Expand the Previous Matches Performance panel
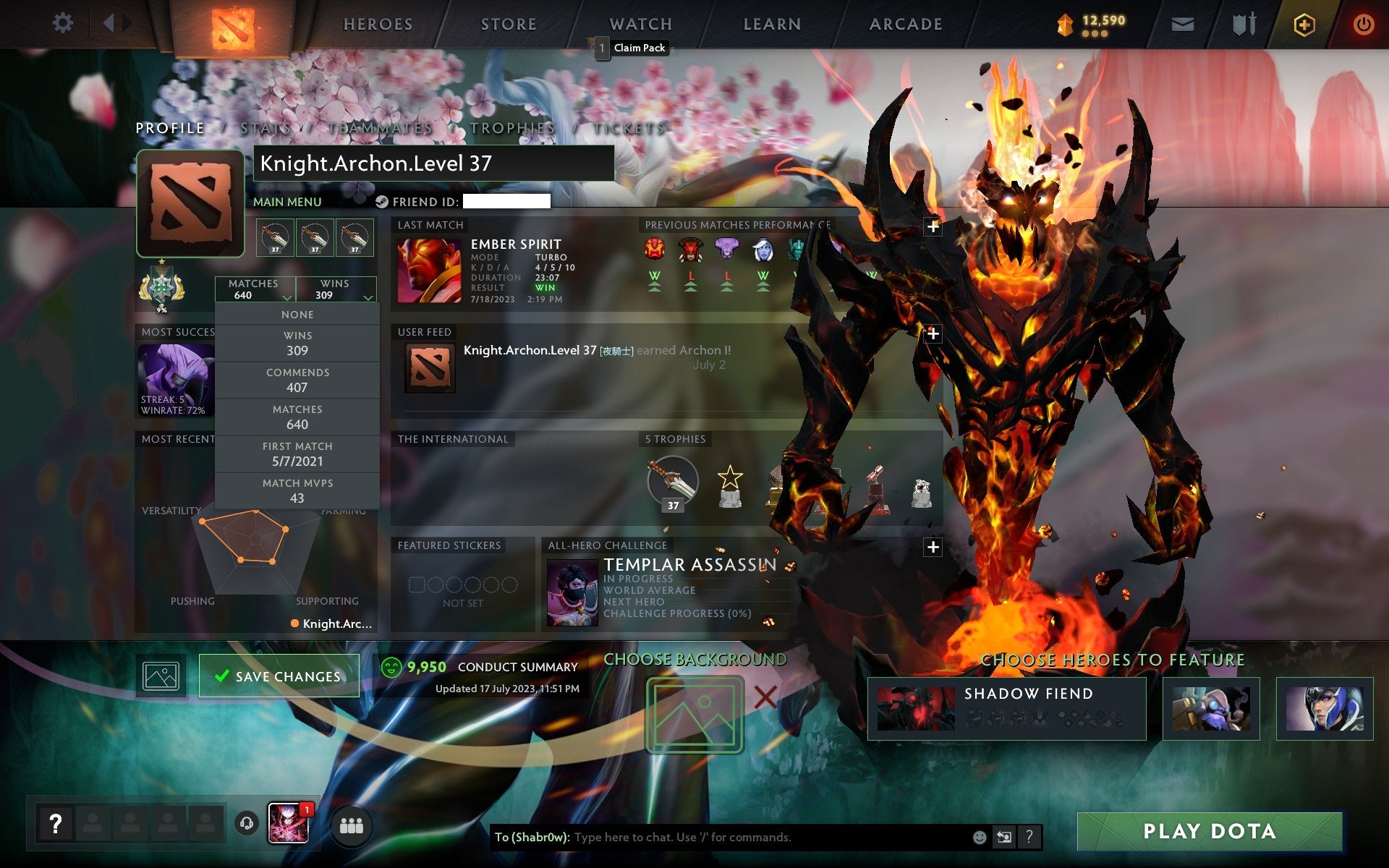 (x=933, y=226)
